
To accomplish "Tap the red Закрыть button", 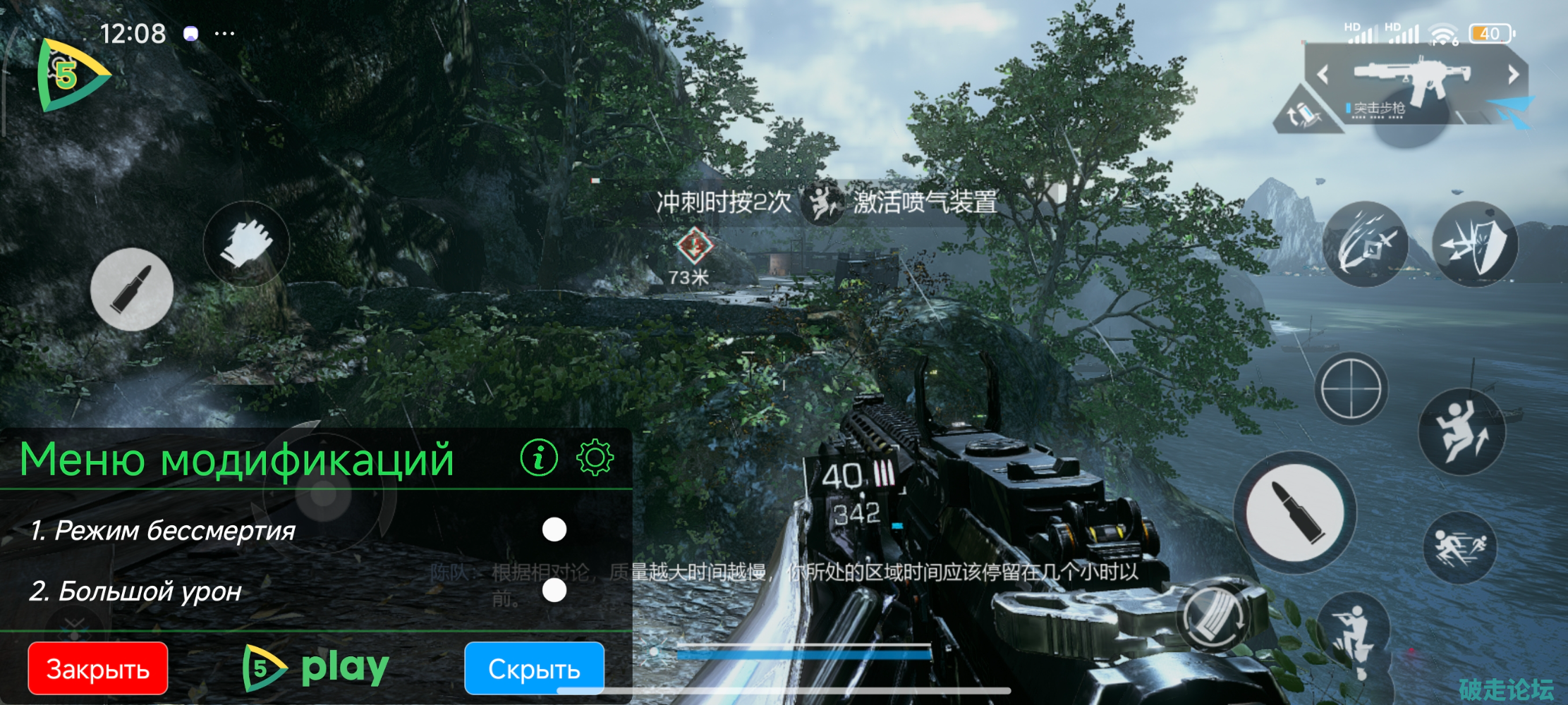I will point(98,668).
